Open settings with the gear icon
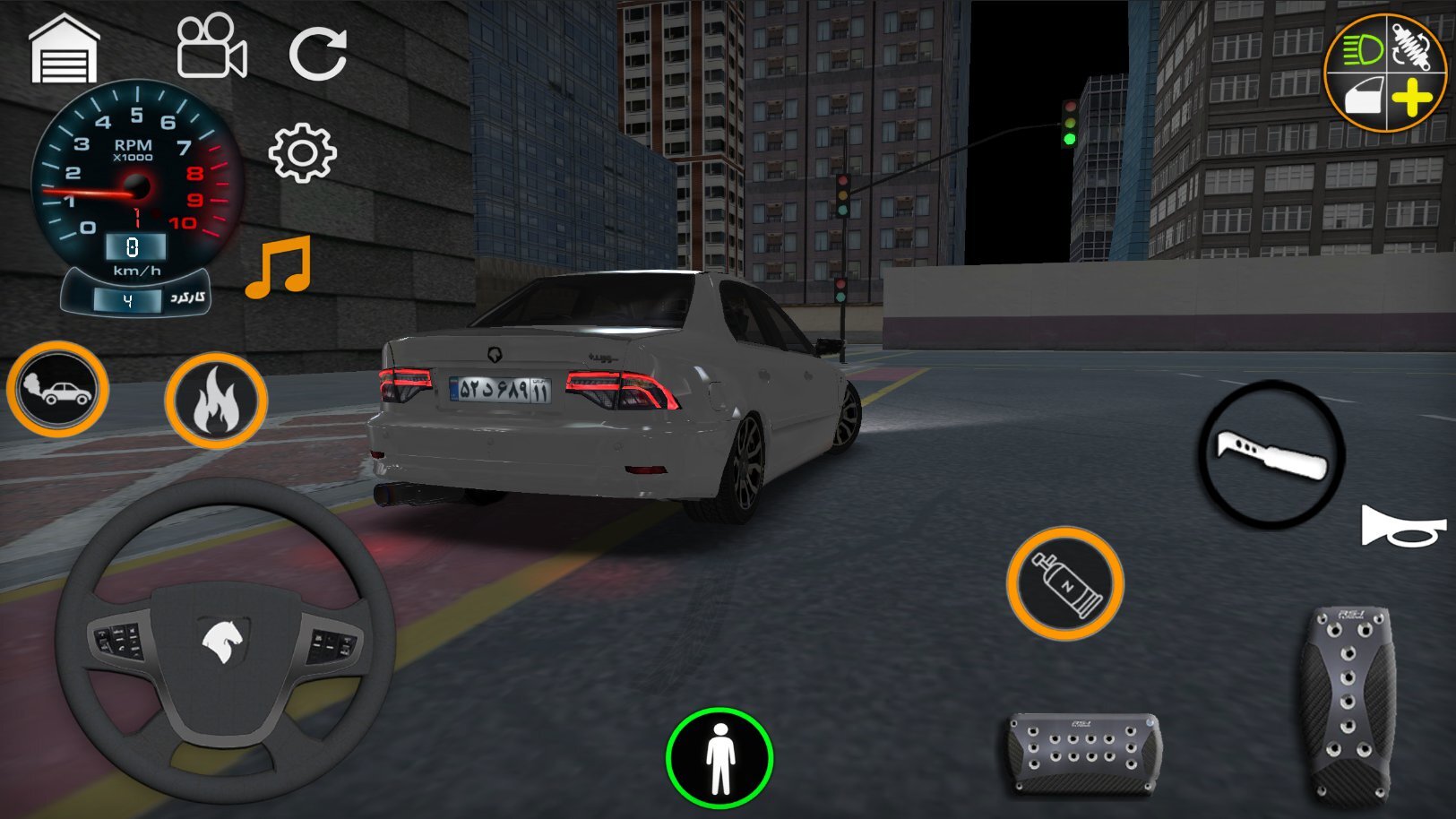Image resolution: width=1456 pixels, height=819 pixels. [303, 153]
